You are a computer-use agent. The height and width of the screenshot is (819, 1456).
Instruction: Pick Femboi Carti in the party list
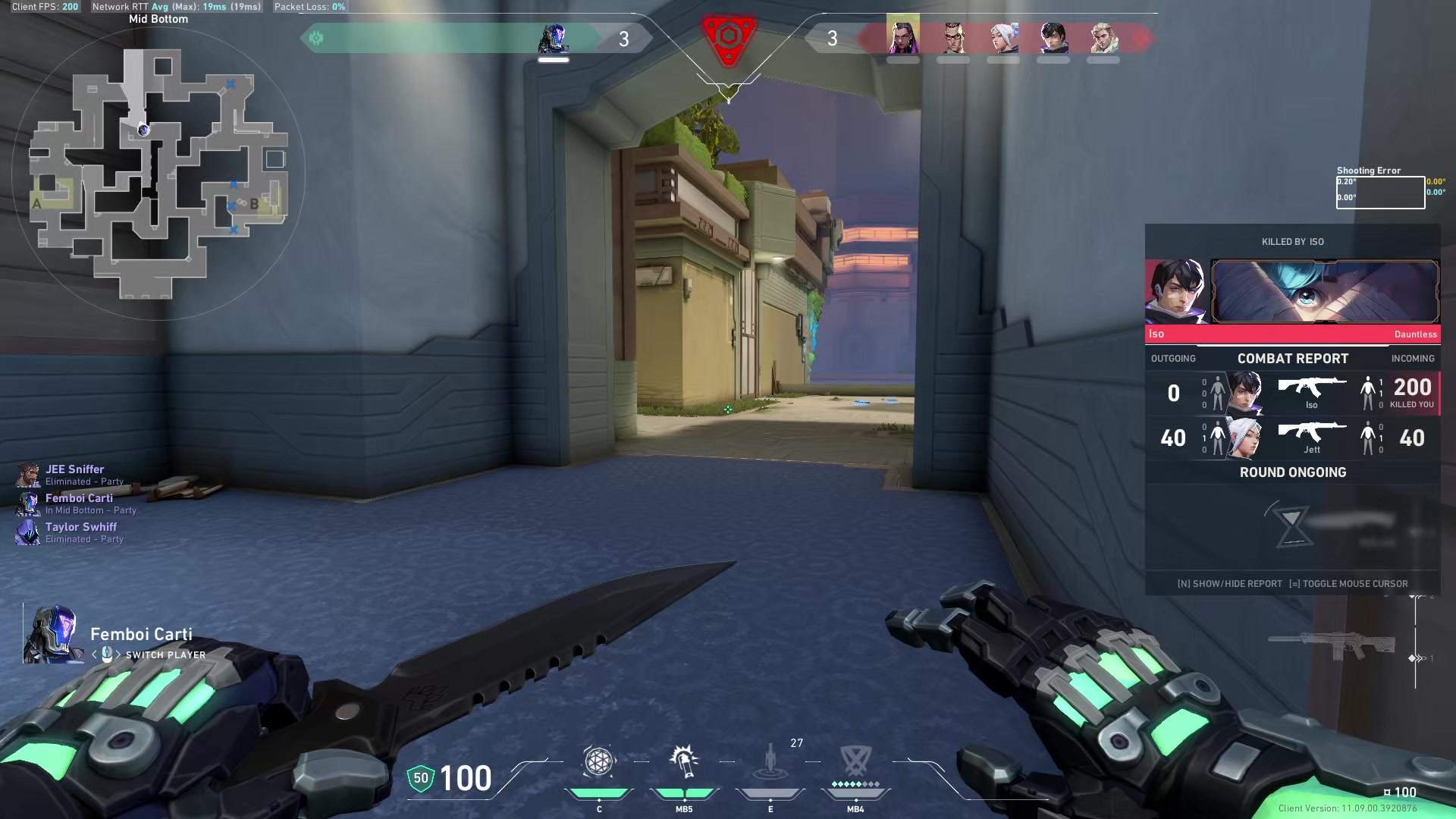coord(79,498)
